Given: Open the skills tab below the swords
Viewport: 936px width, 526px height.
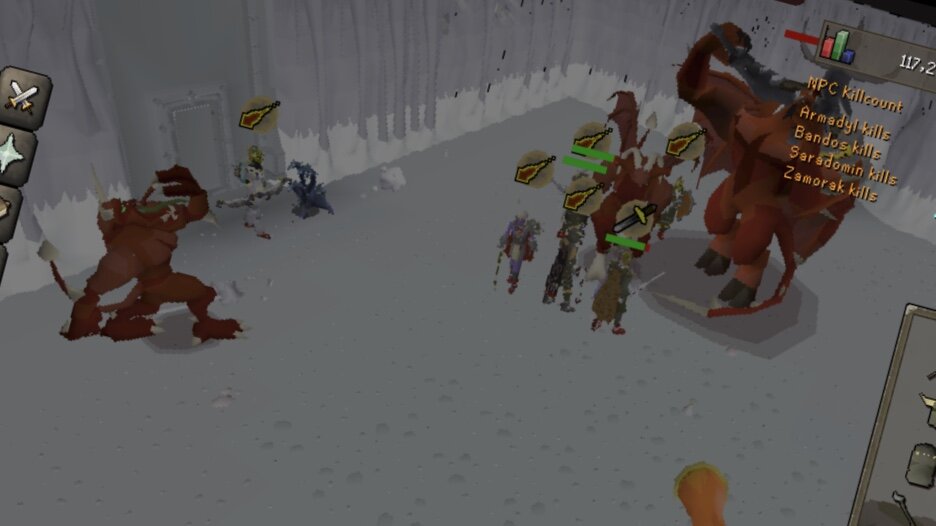Looking at the screenshot, I should point(17,153).
